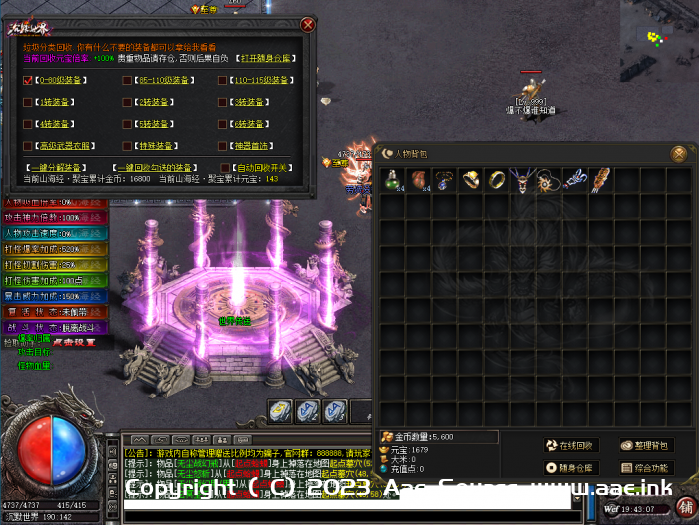Select the horned demon mask item

[x=522, y=180]
